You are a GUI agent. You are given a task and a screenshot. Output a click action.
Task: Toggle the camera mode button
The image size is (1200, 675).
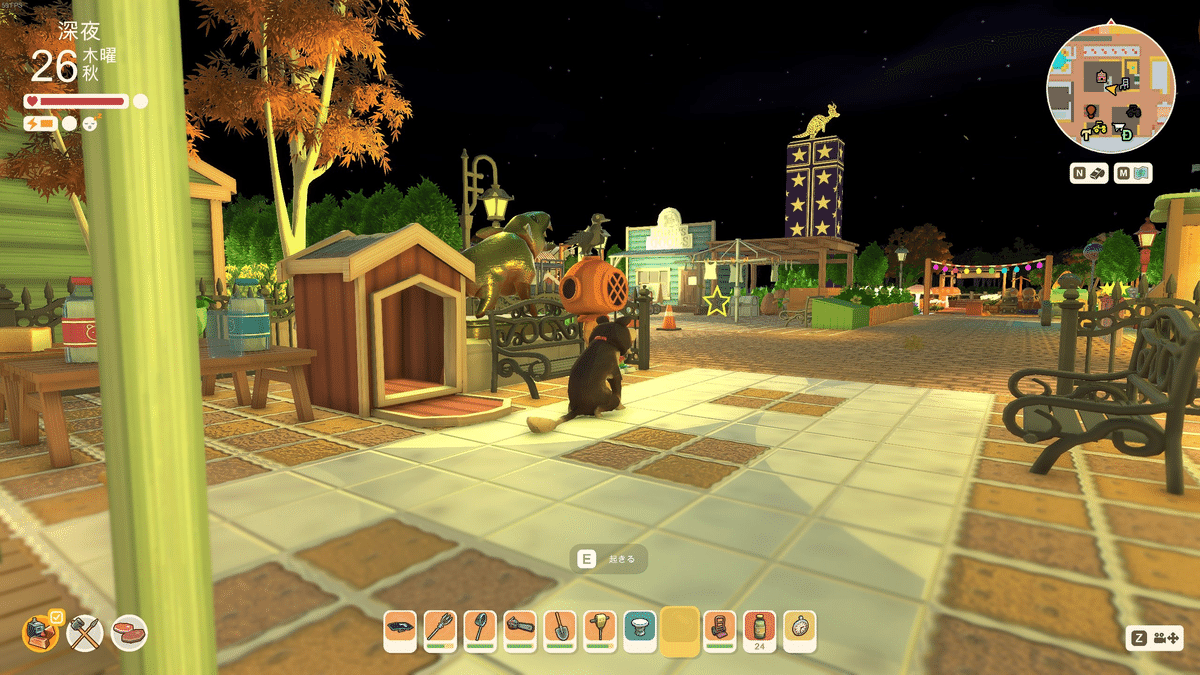1153,638
